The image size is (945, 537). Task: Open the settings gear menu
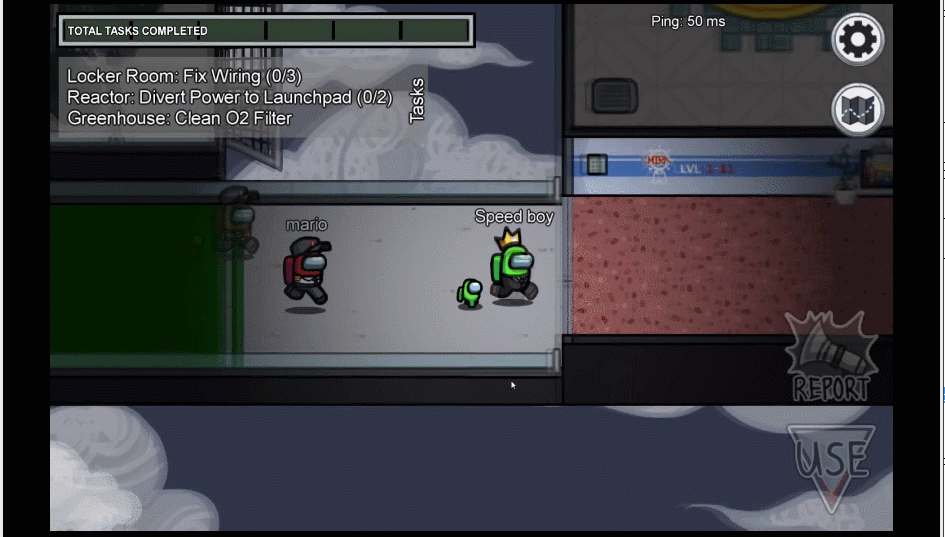pos(857,40)
